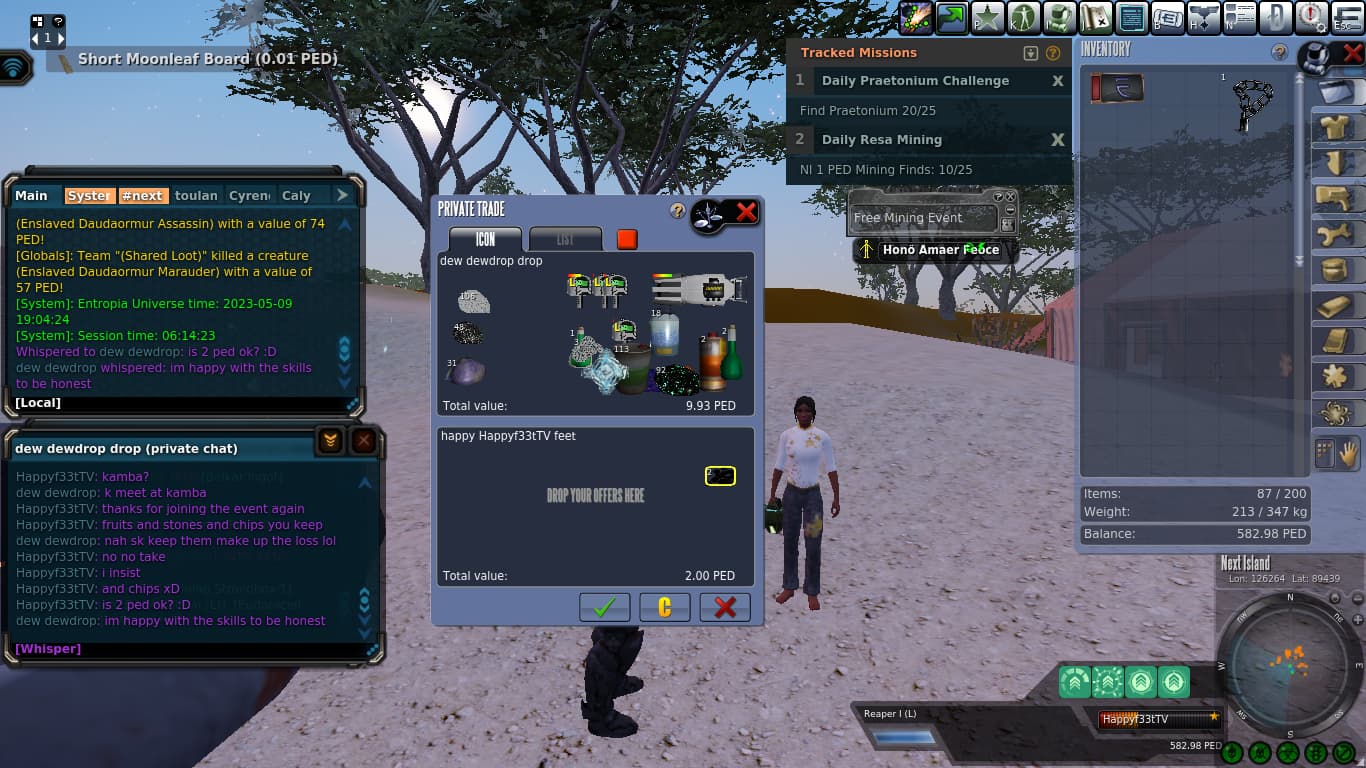Switch chat to the toulan channel tab
Viewport: 1366px width, 768px height.
pyautogui.click(x=196, y=196)
